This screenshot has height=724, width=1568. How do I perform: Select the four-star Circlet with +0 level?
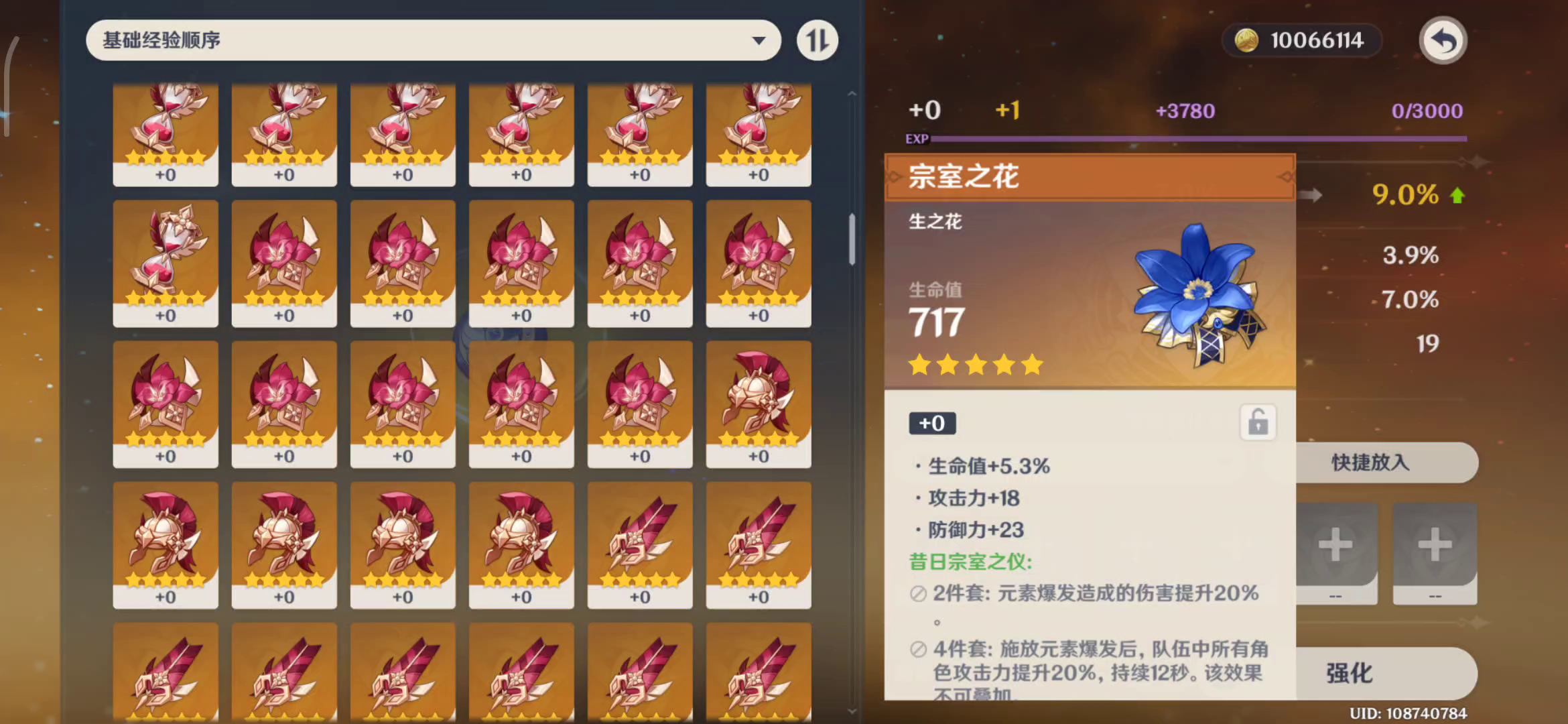[x=166, y=543]
